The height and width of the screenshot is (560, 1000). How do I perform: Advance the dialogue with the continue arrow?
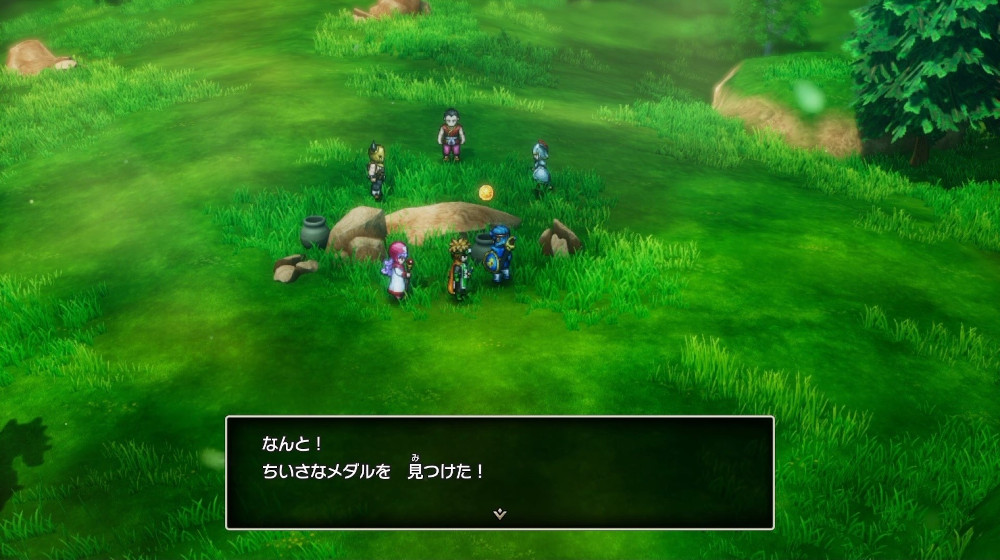point(500,513)
